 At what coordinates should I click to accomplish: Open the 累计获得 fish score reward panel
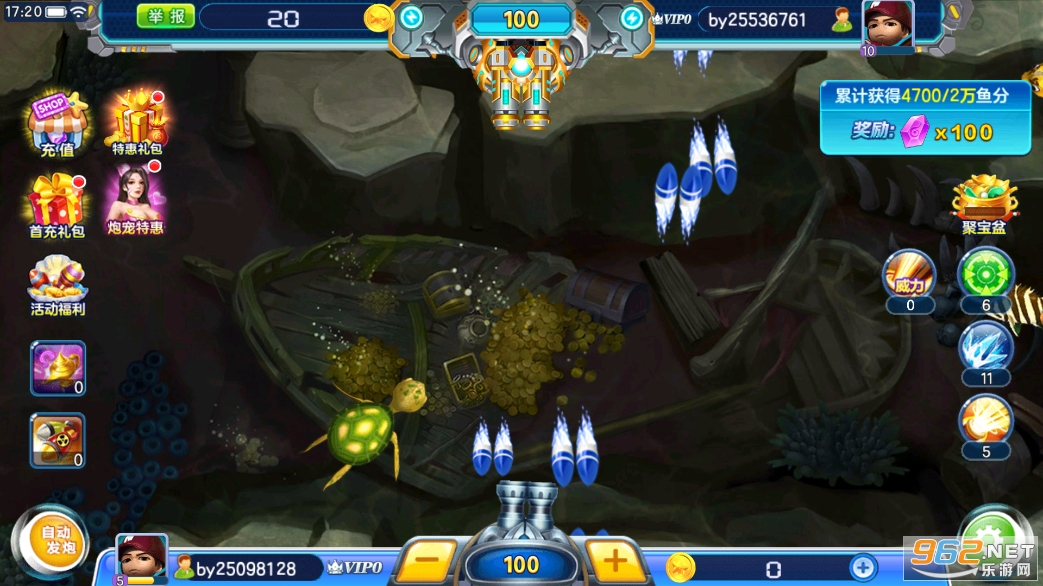click(x=925, y=117)
